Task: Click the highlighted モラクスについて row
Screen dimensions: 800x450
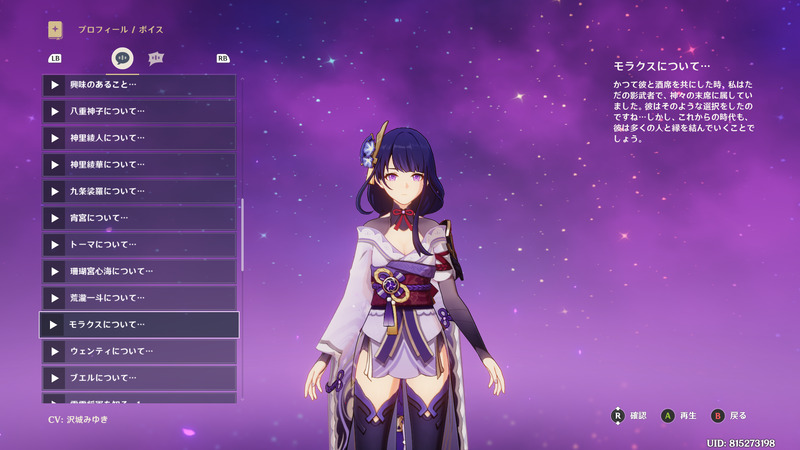Action: tap(139, 325)
